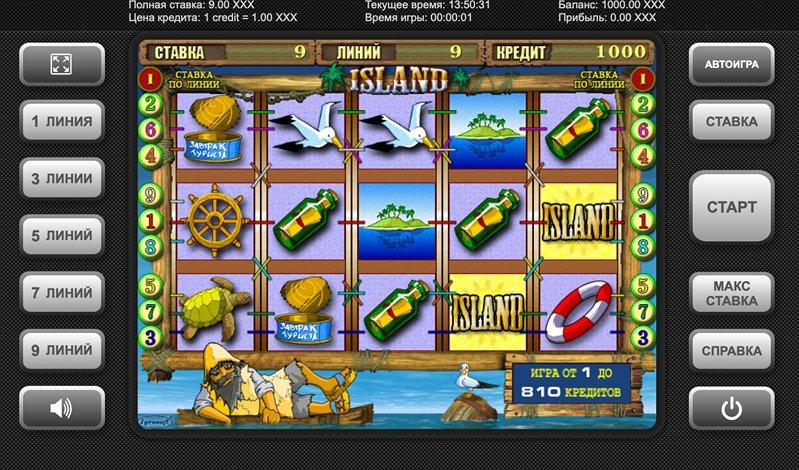Choose the 9 ЛИНИЙ button

[61, 351]
